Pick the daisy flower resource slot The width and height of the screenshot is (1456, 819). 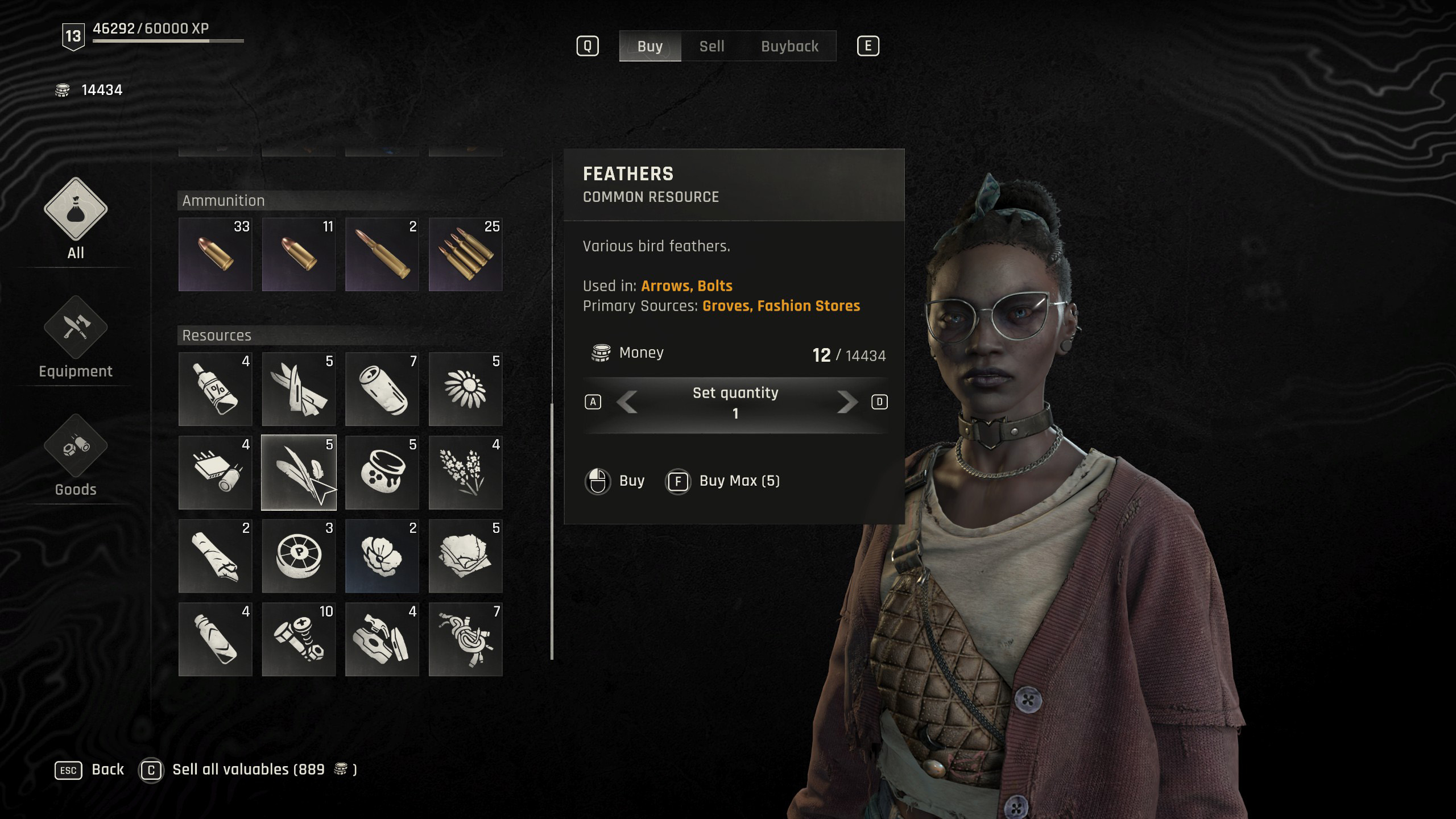(x=465, y=389)
